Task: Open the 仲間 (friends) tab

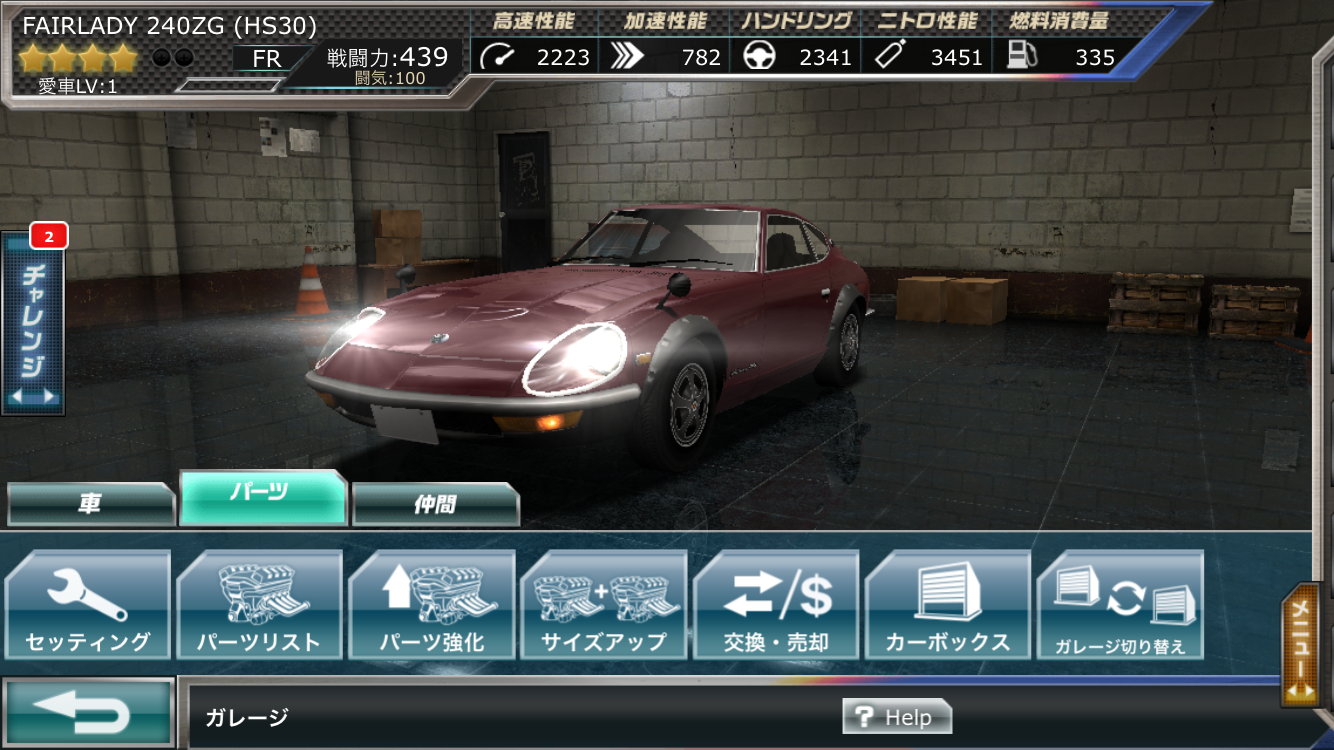Action: (x=435, y=504)
